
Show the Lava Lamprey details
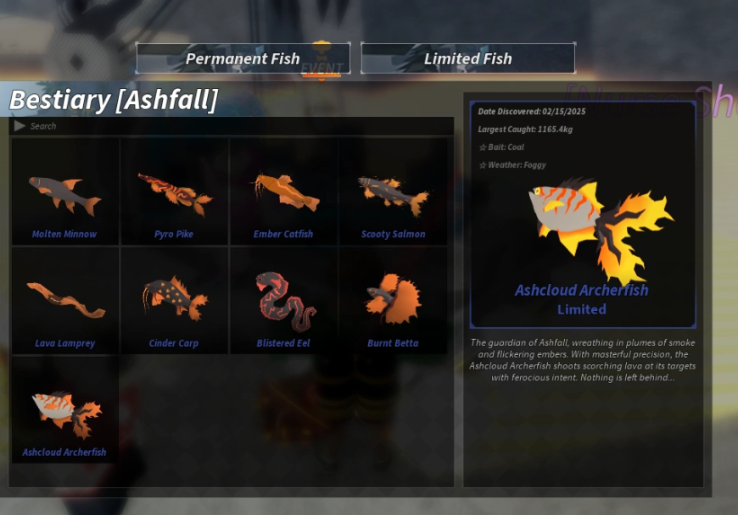(65, 301)
